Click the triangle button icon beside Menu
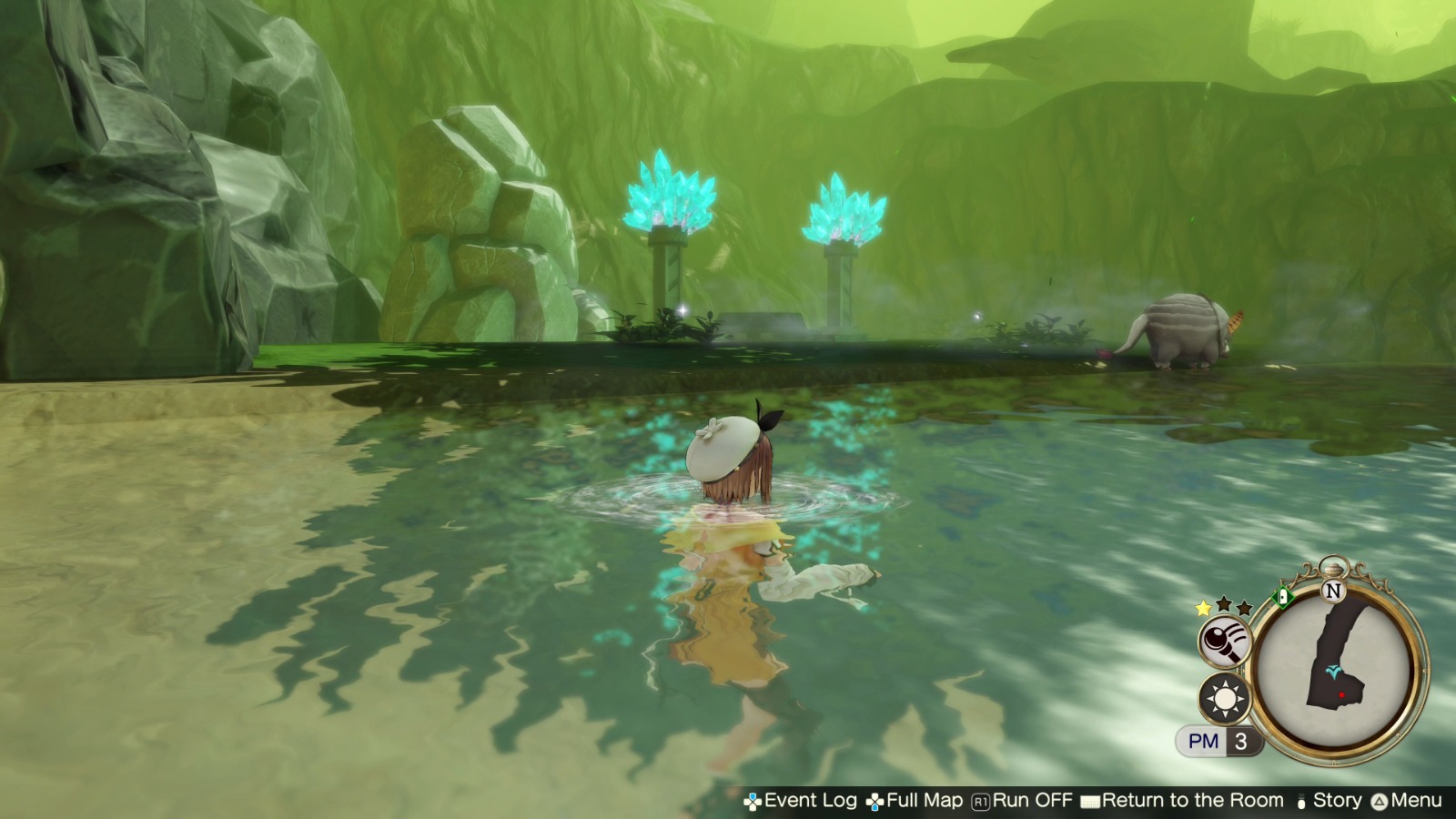This screenshot has width=1456, height=819. pos(1379,801)
